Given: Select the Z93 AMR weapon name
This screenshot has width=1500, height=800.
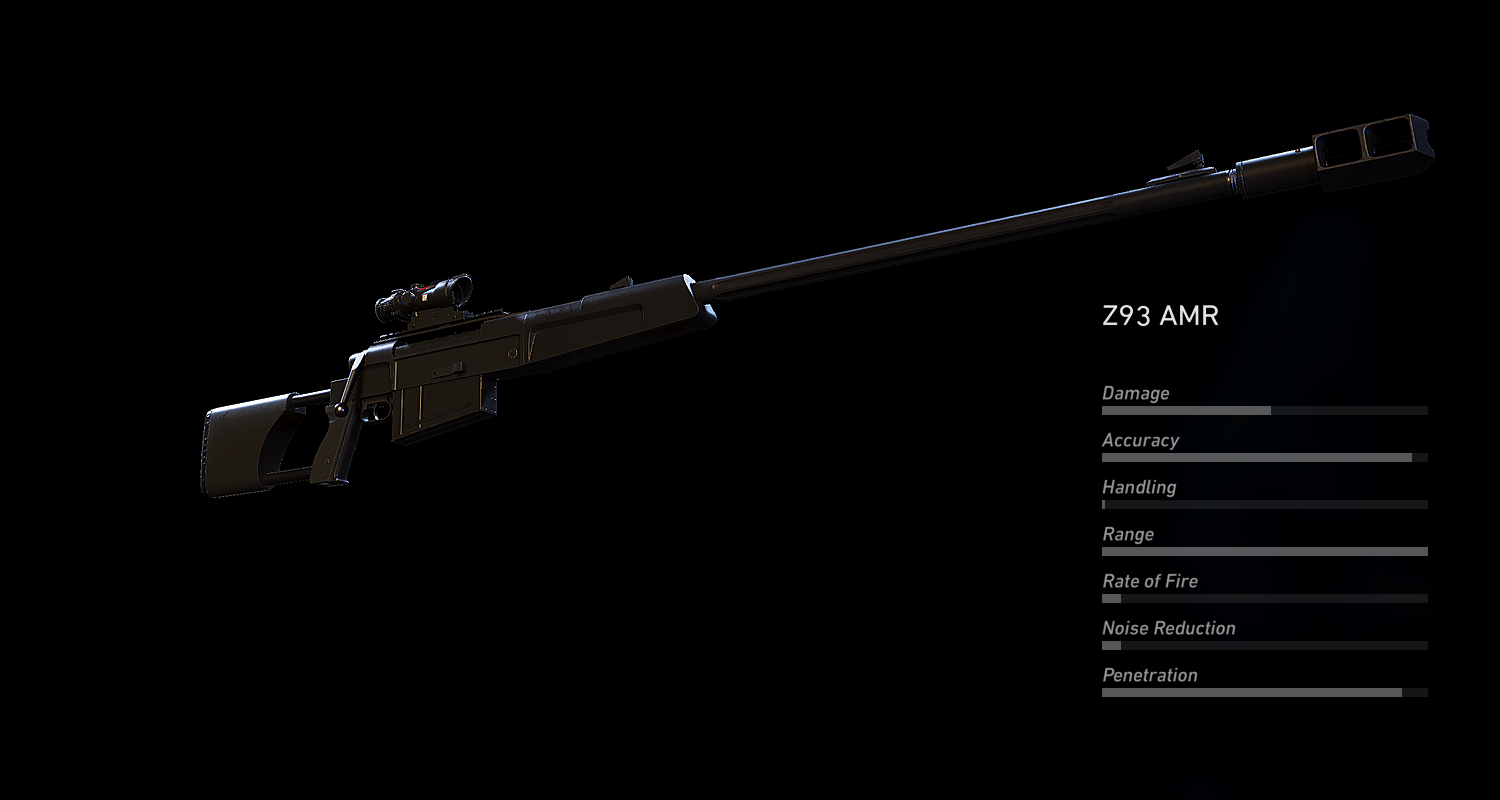Looking at the screenshot, I should (1160, 315).
